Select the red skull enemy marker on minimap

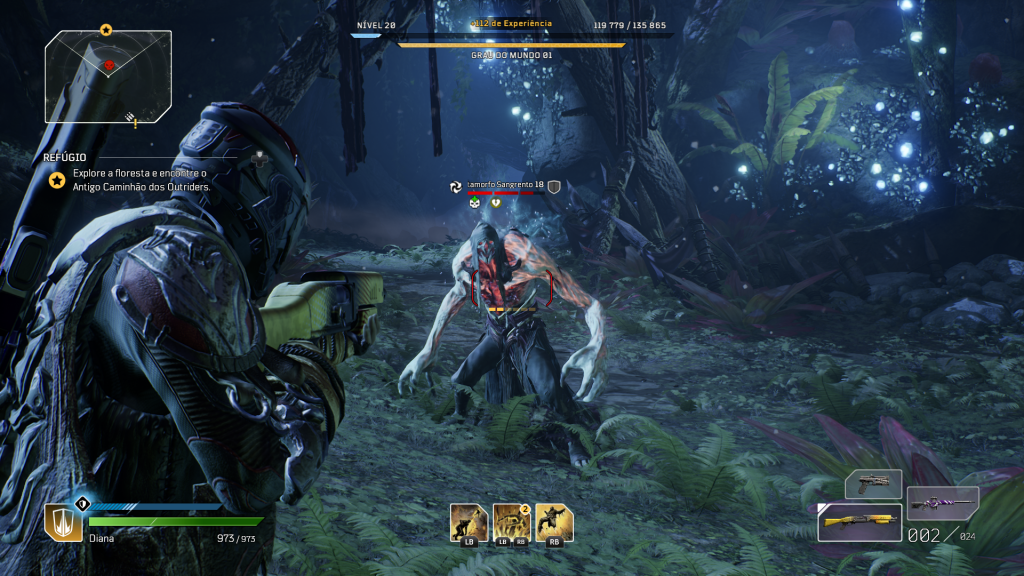[109, 65]
